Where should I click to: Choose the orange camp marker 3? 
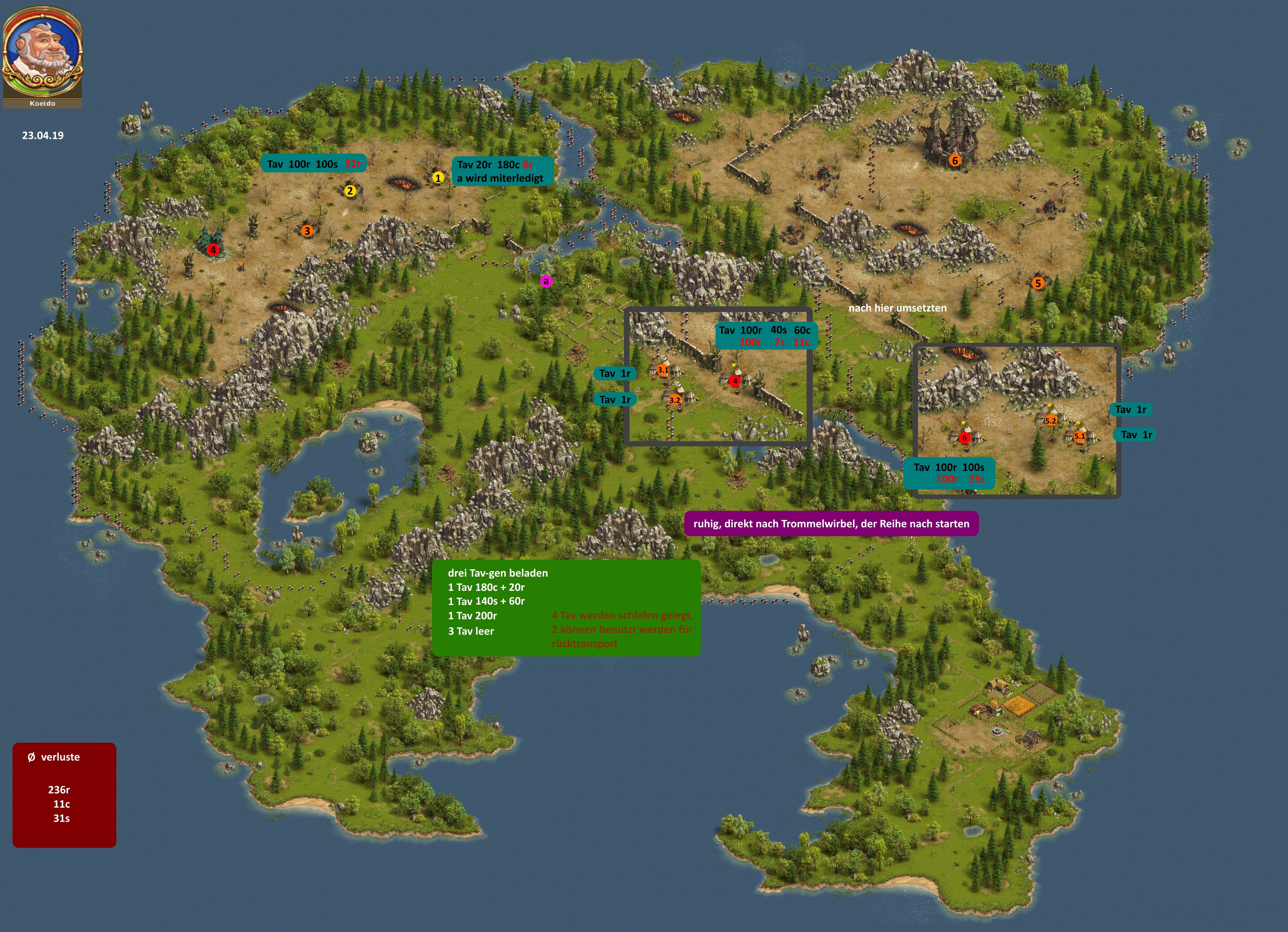[x=307, y=231]
